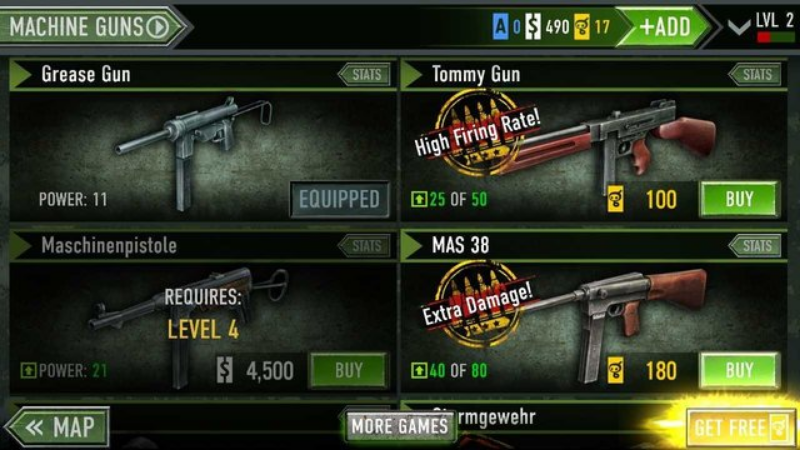Screen dimensions: 800x450
Task: Buy the Maschinenpistole for 4,500 cash
Action: [348, 371]
